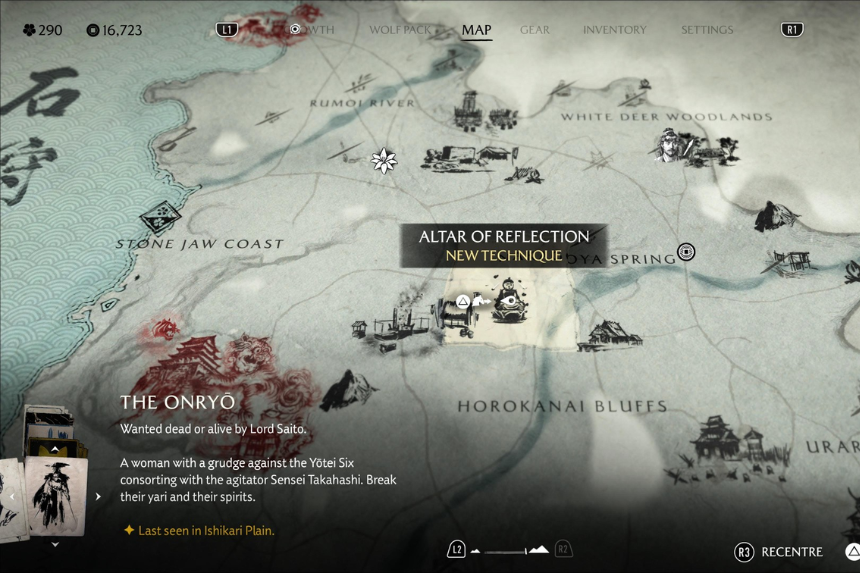Switch to the Inventory tab
This screenshot has height=573, width=860.
(x=616, y=30)
